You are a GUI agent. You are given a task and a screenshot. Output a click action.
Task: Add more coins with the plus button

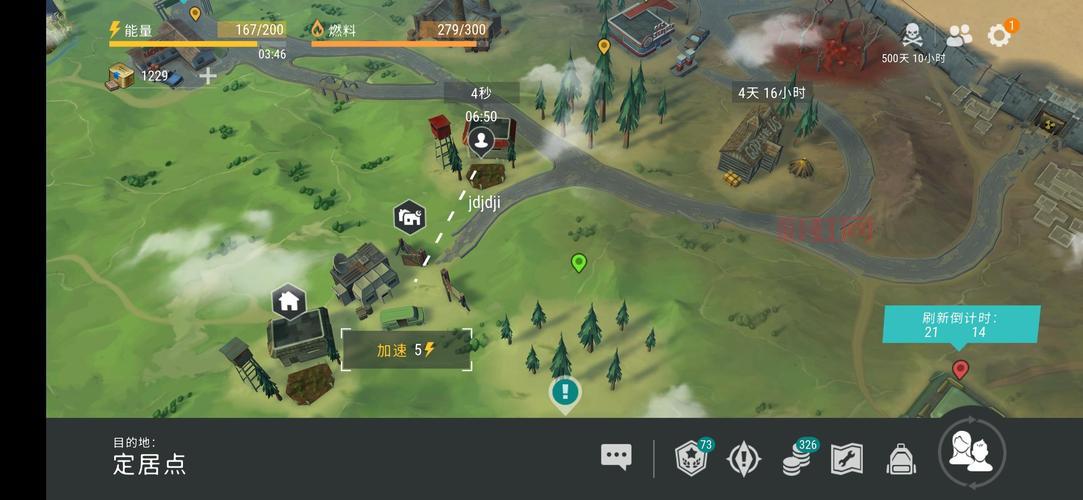(x=208, y=76)
